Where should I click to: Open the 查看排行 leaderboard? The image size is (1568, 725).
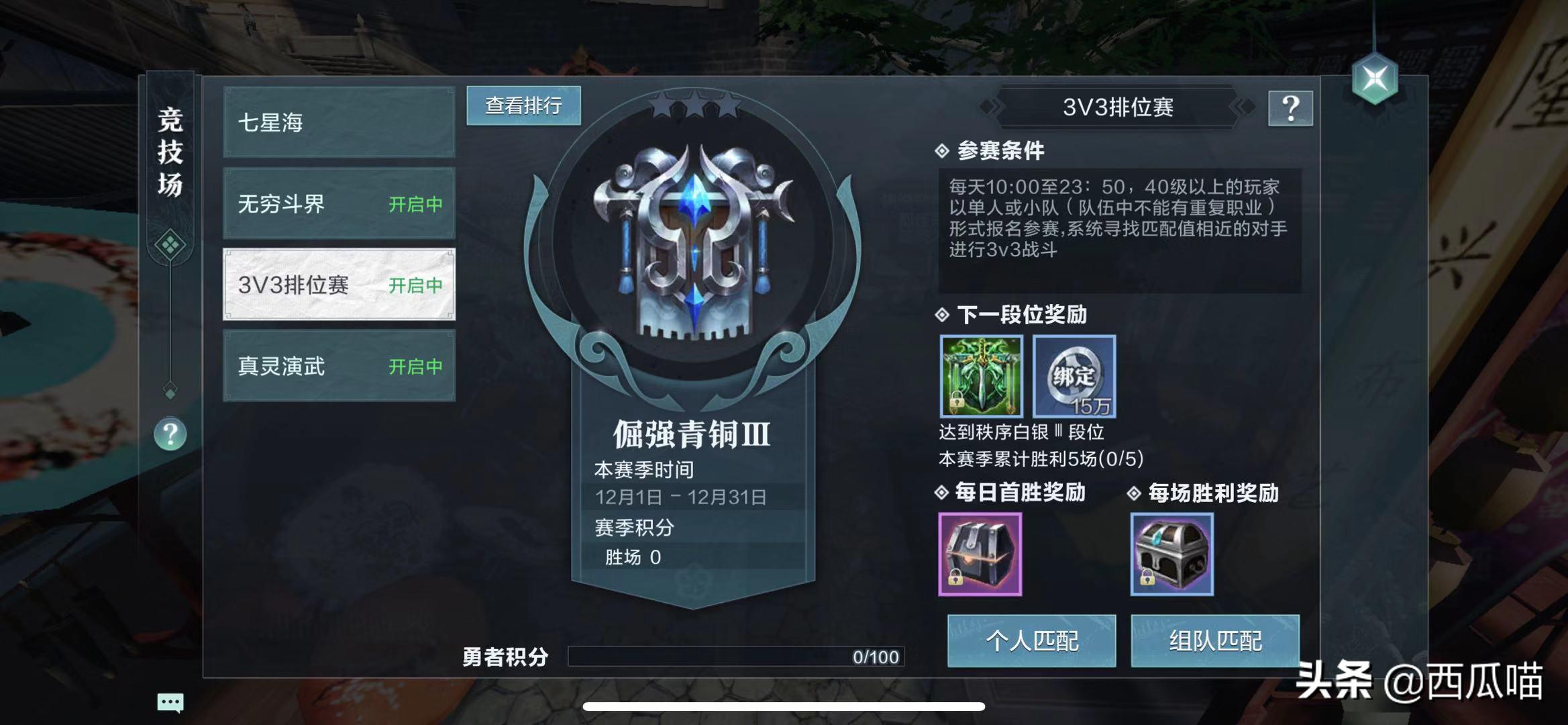(523, 106)
